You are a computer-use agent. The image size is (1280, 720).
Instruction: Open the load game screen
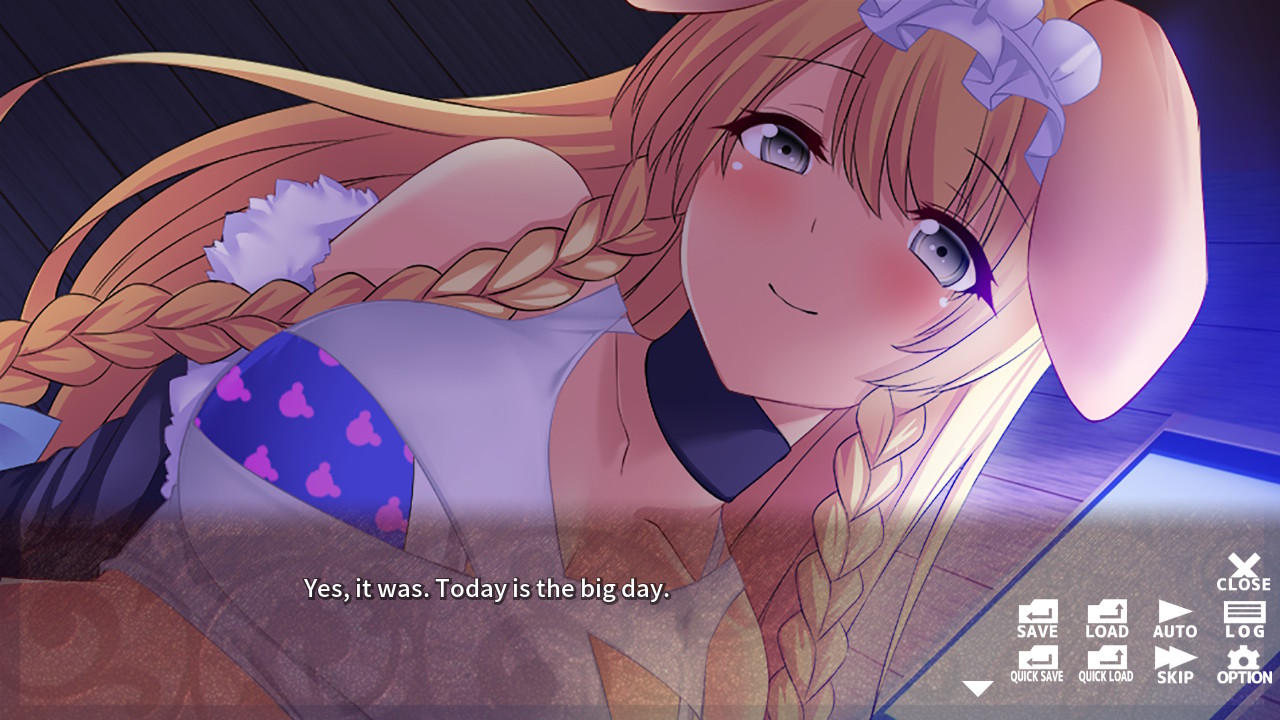(x=1106, y=617)
